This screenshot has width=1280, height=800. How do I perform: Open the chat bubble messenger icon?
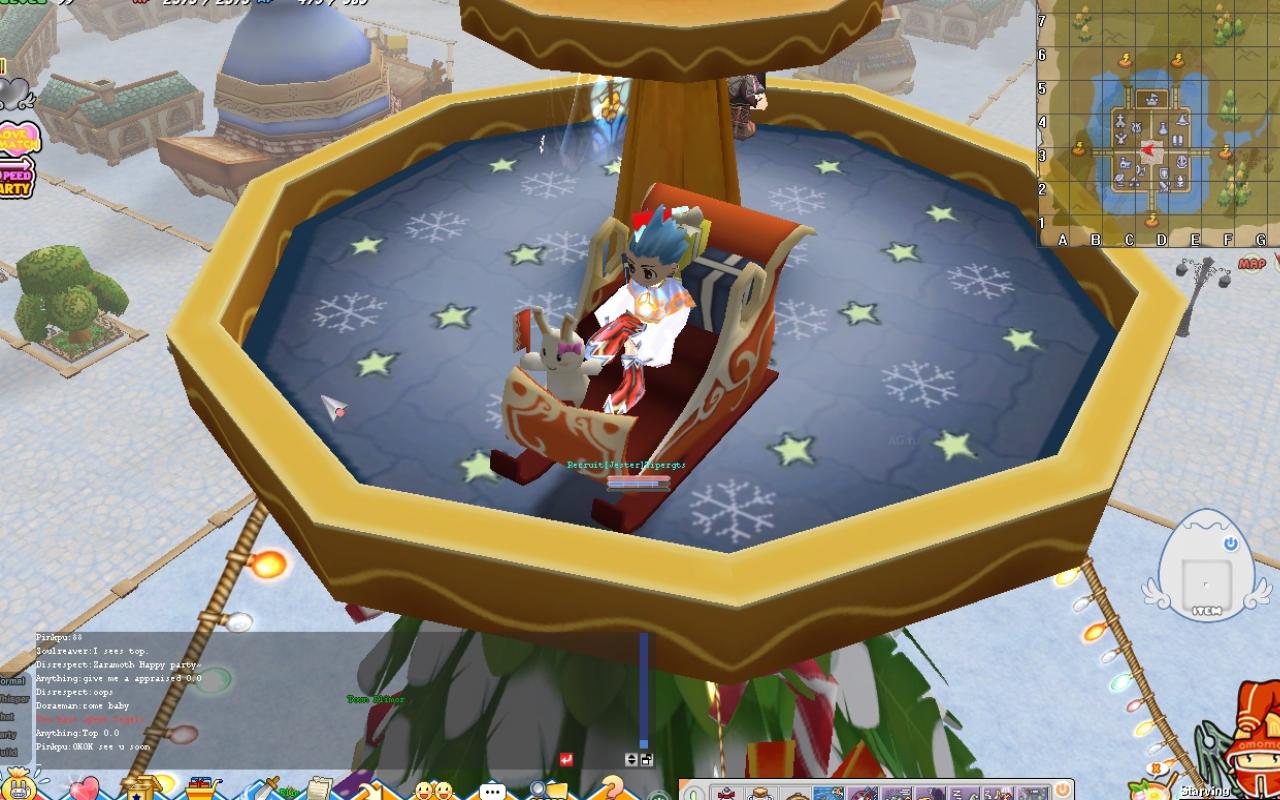pyautogui.click(x=492, y=789)
